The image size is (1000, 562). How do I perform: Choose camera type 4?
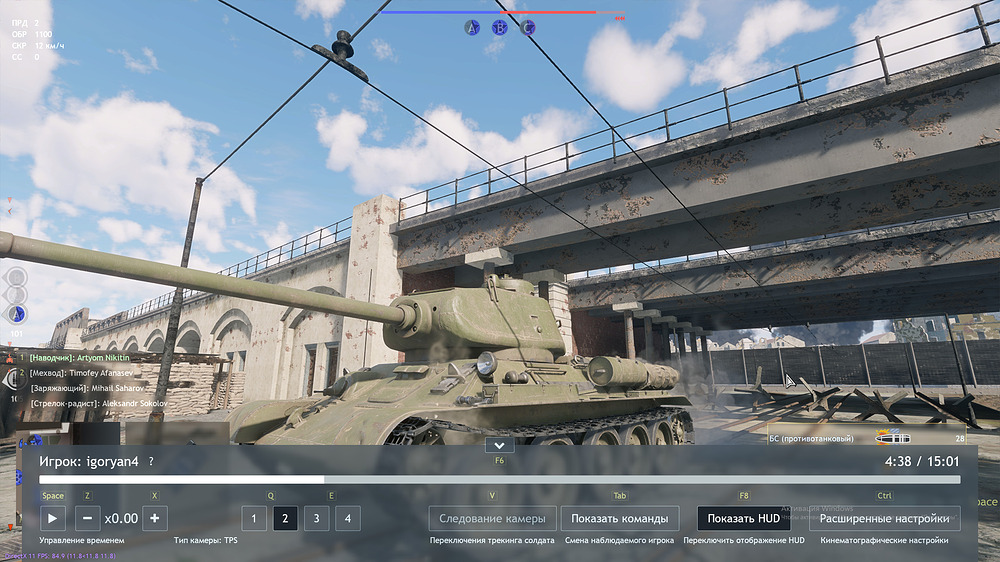point(347,518)
